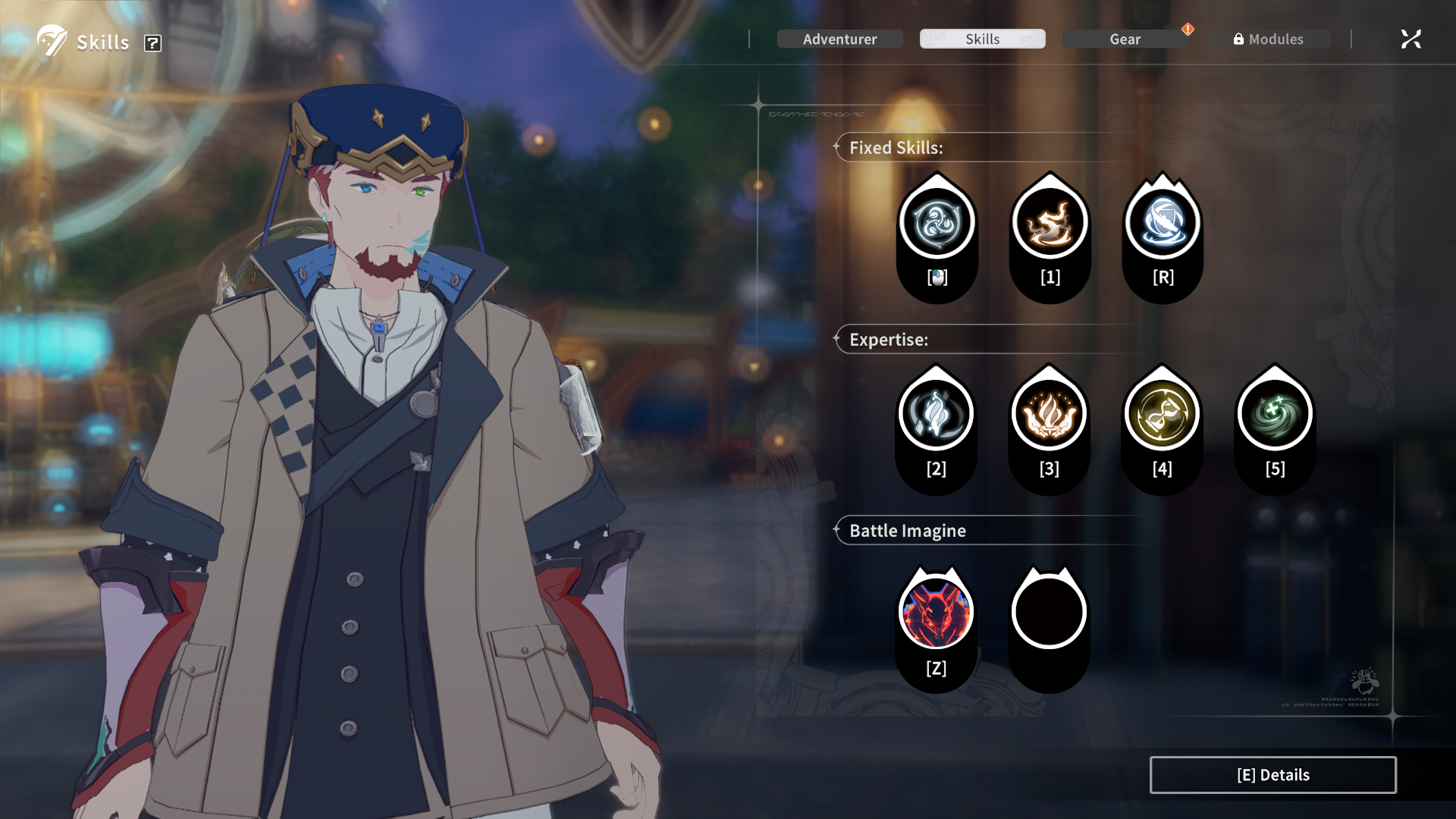Close the Skills screen

(1410, 39)
